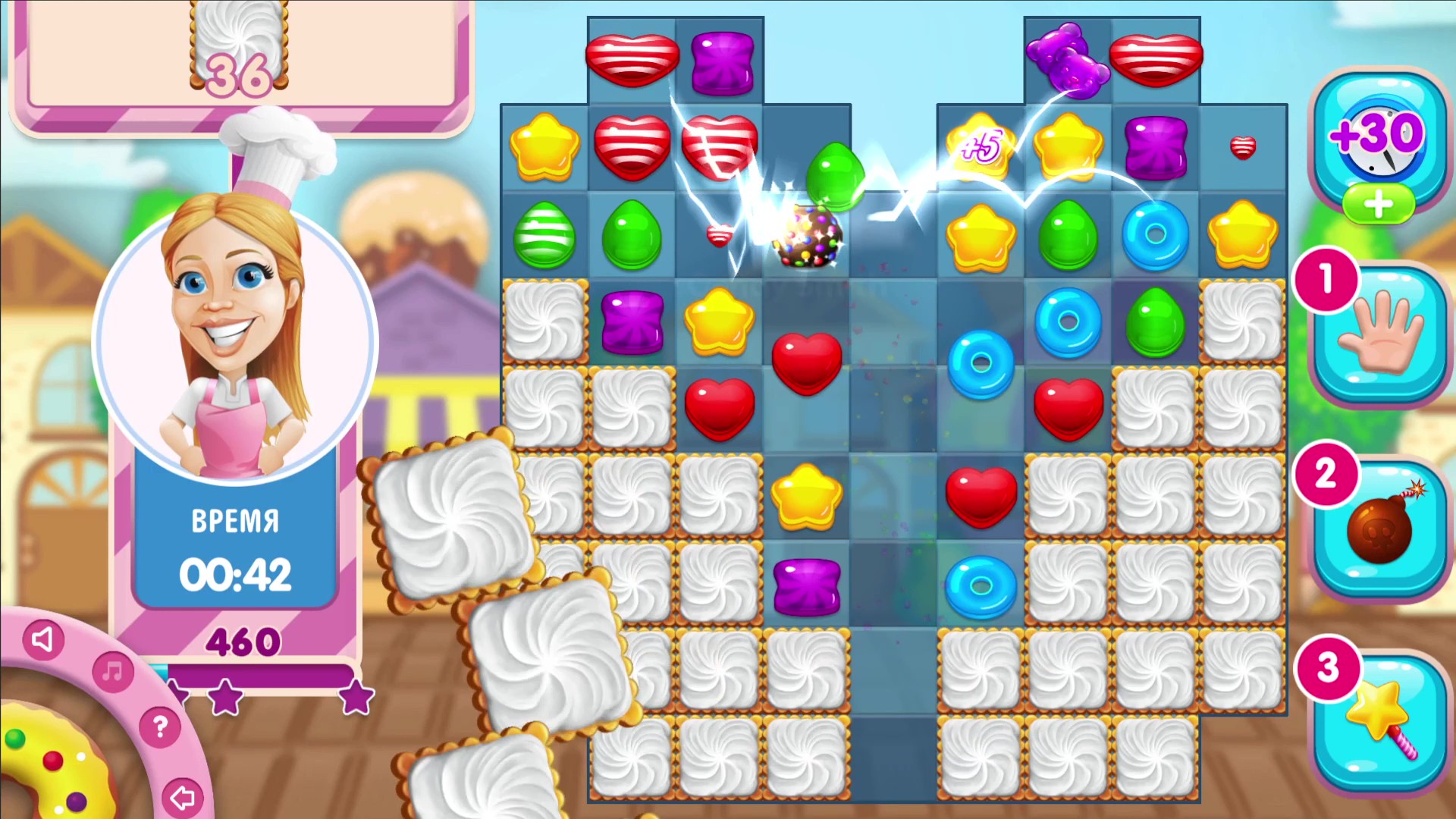
Task: Open the help question mark
Action: [x=159, y=728]
